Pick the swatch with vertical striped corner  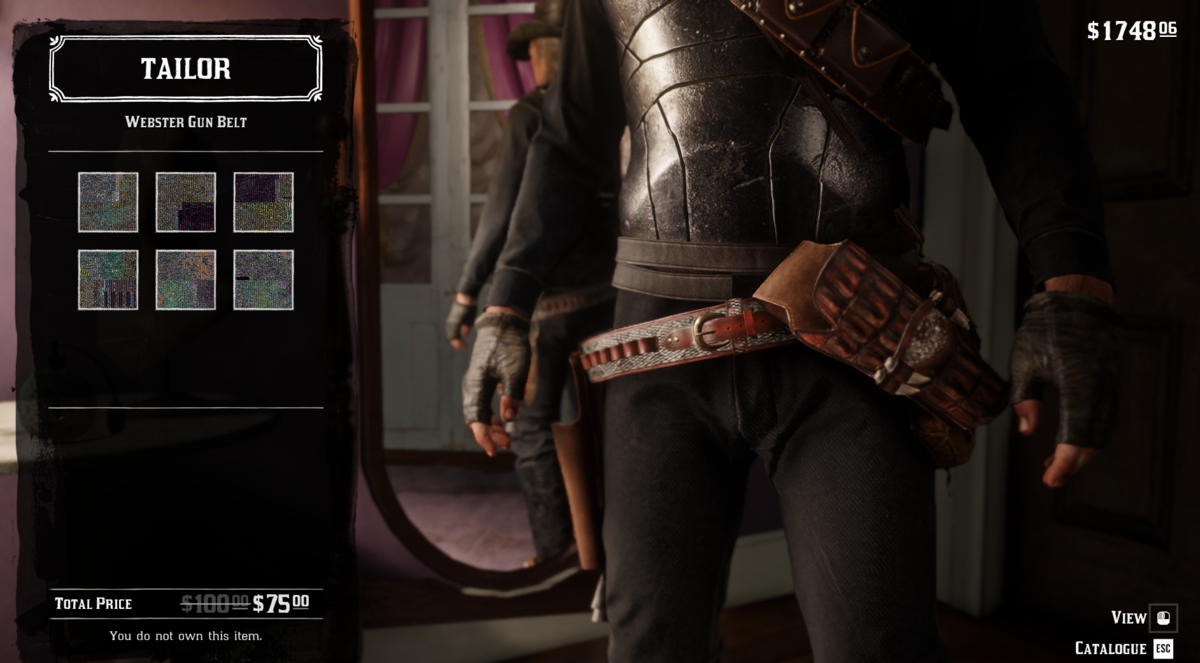[108, 279]
